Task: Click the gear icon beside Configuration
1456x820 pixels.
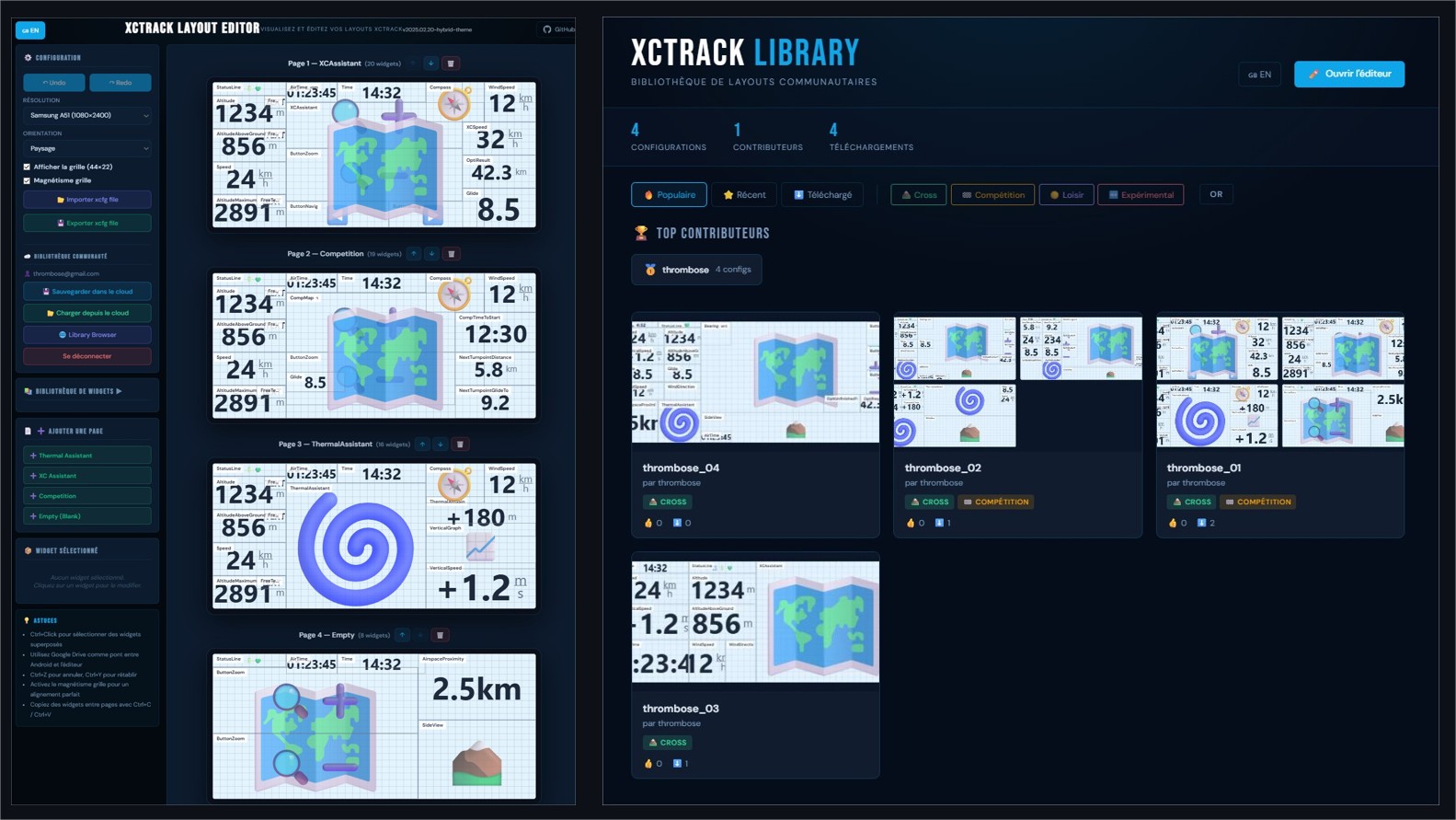Action: click(29, 57)
